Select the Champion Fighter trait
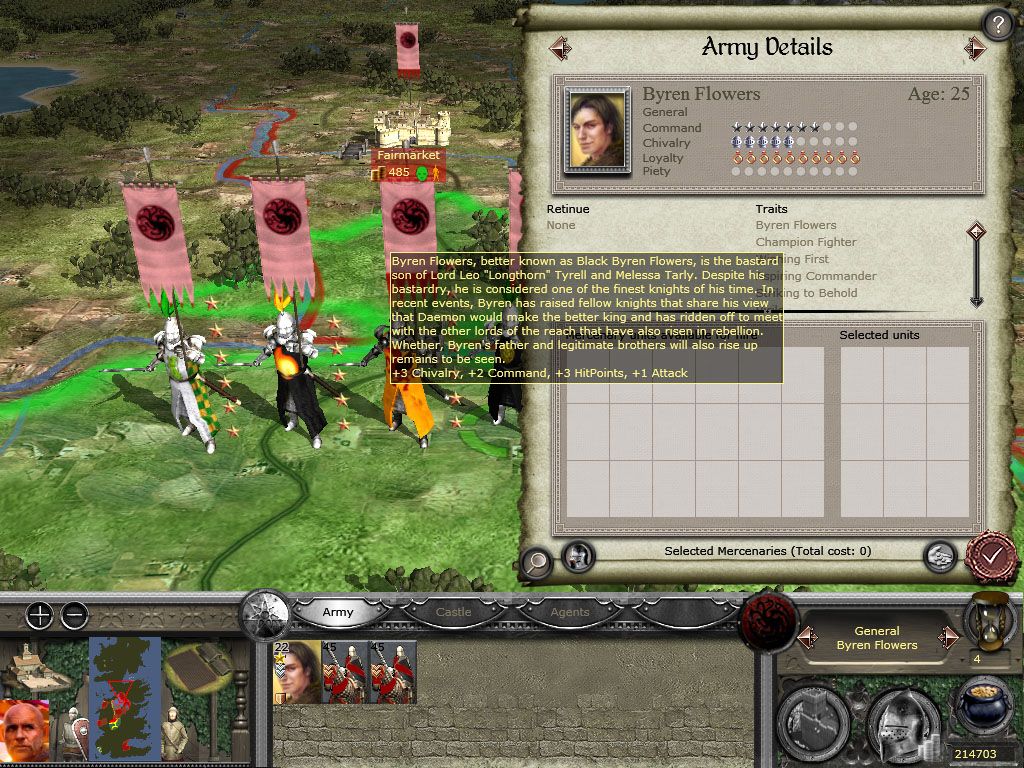Viewport: 1024px width, 768px height. click(806, 242)
